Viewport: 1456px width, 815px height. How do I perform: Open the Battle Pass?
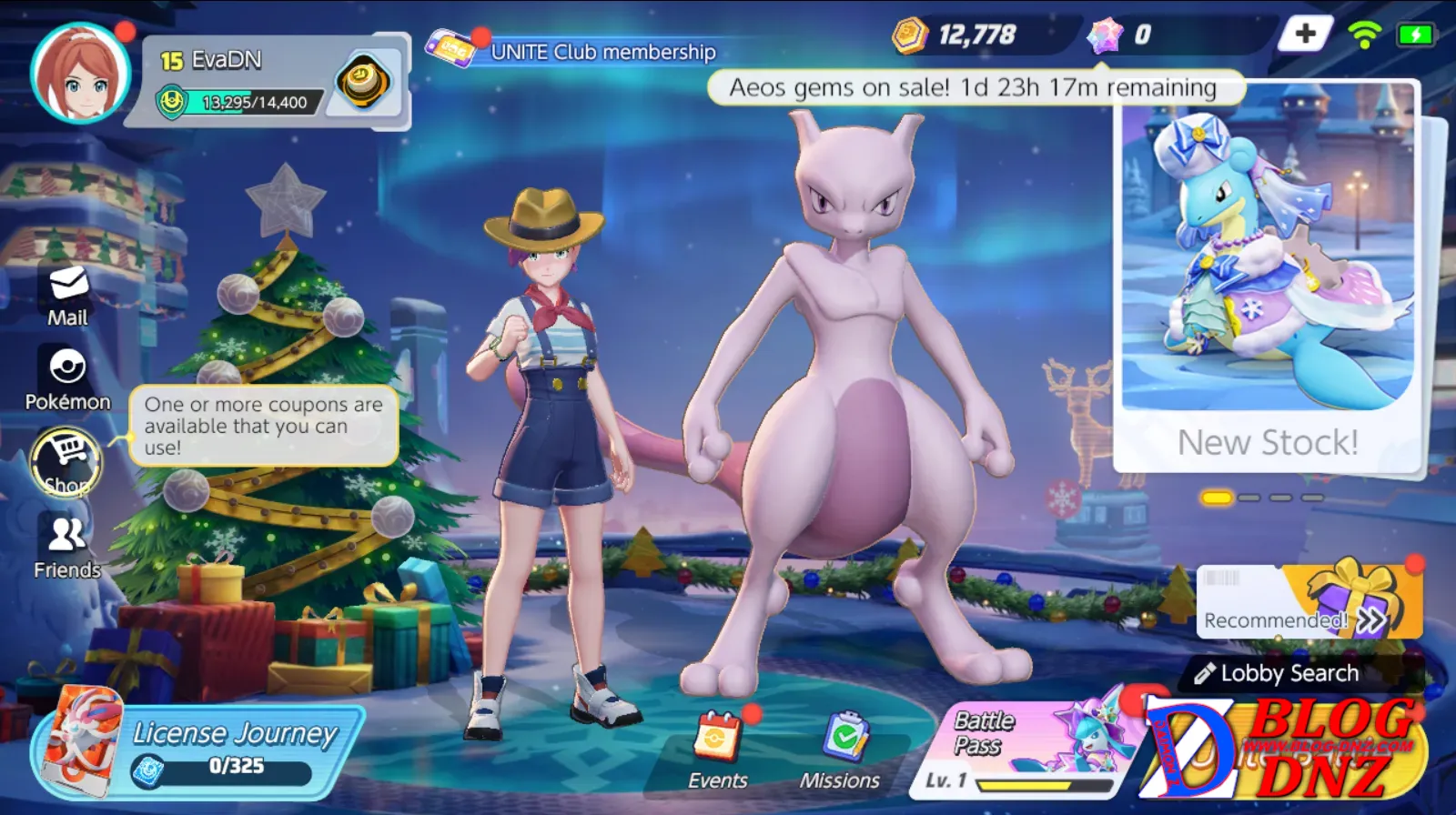click(x=1028, y=746)
